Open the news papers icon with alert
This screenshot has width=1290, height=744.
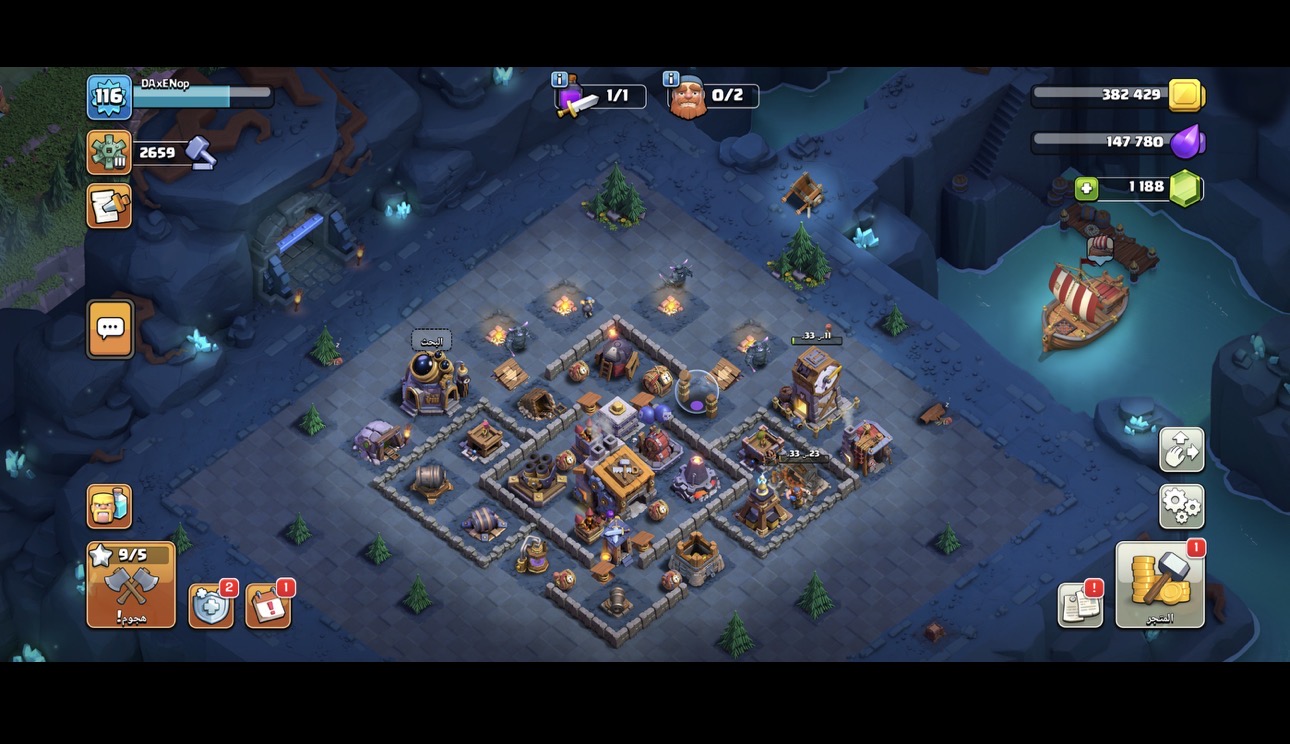pyautogui.click(x=1080, y=605)
